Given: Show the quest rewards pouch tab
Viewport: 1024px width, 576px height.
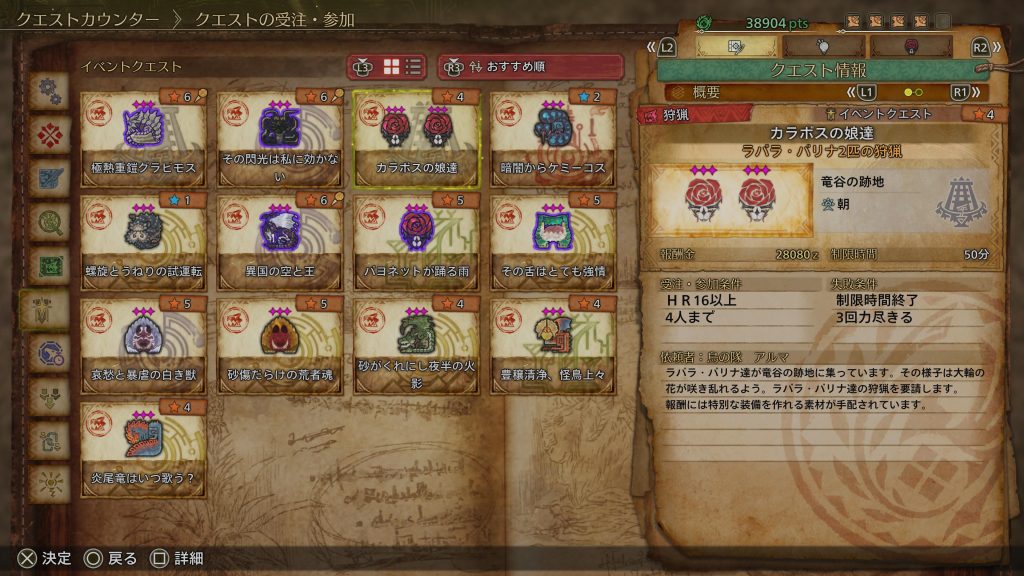Looking at the screenshot, I should (x=824, y=46).
